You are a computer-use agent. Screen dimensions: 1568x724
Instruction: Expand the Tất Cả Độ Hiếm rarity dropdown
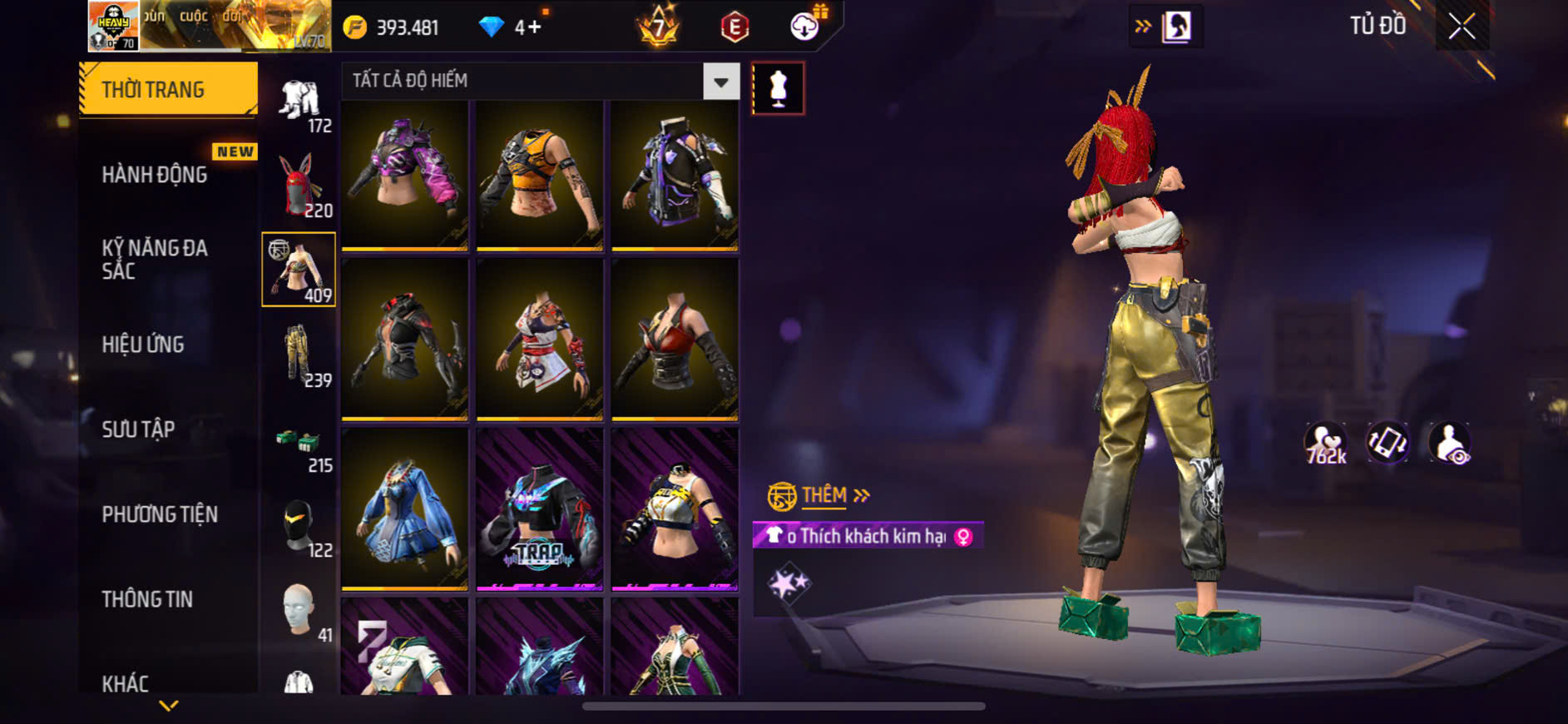pyautogui.click(x=720, y=82)
